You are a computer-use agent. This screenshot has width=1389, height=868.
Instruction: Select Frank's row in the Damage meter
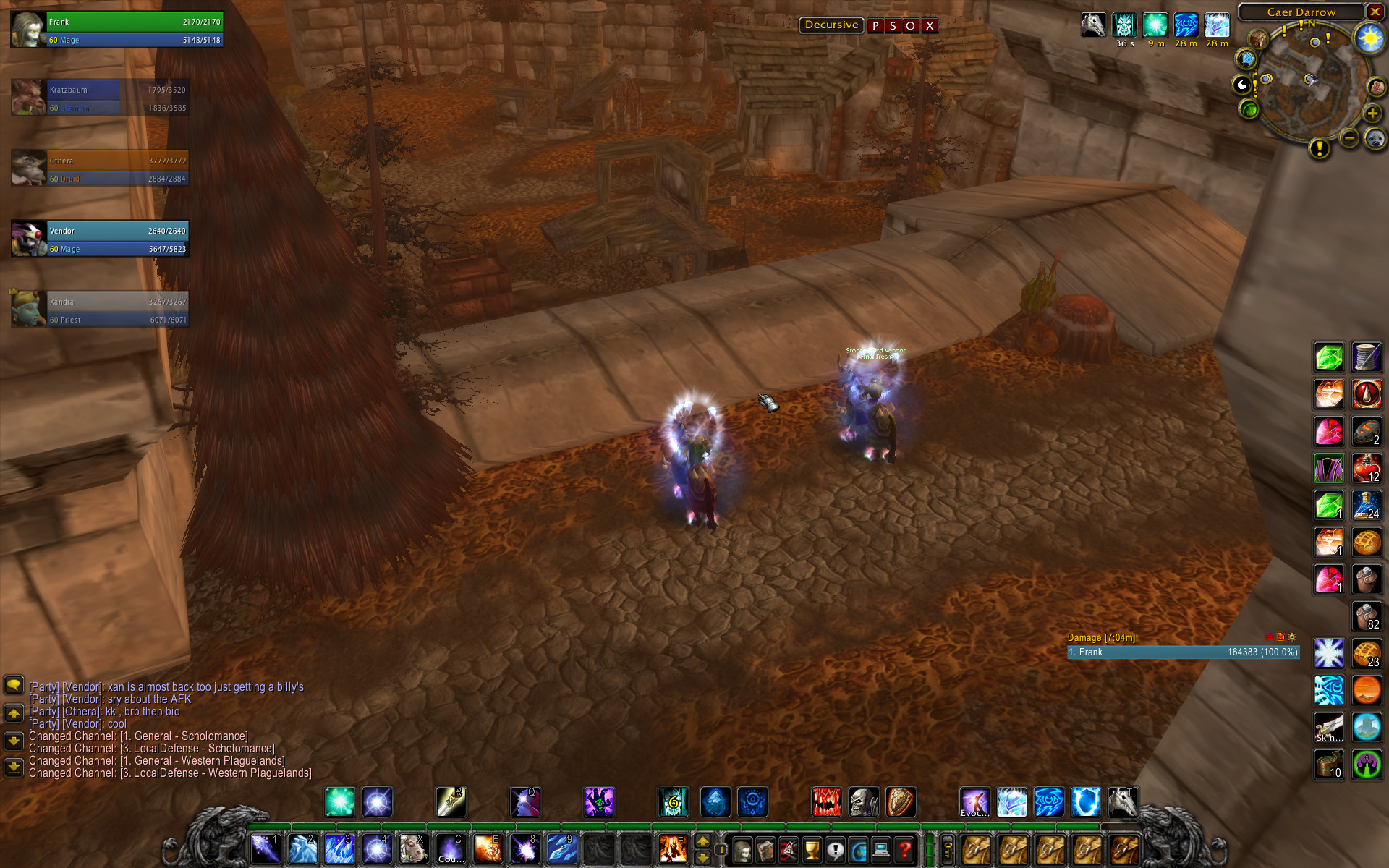coord(1184,652)
